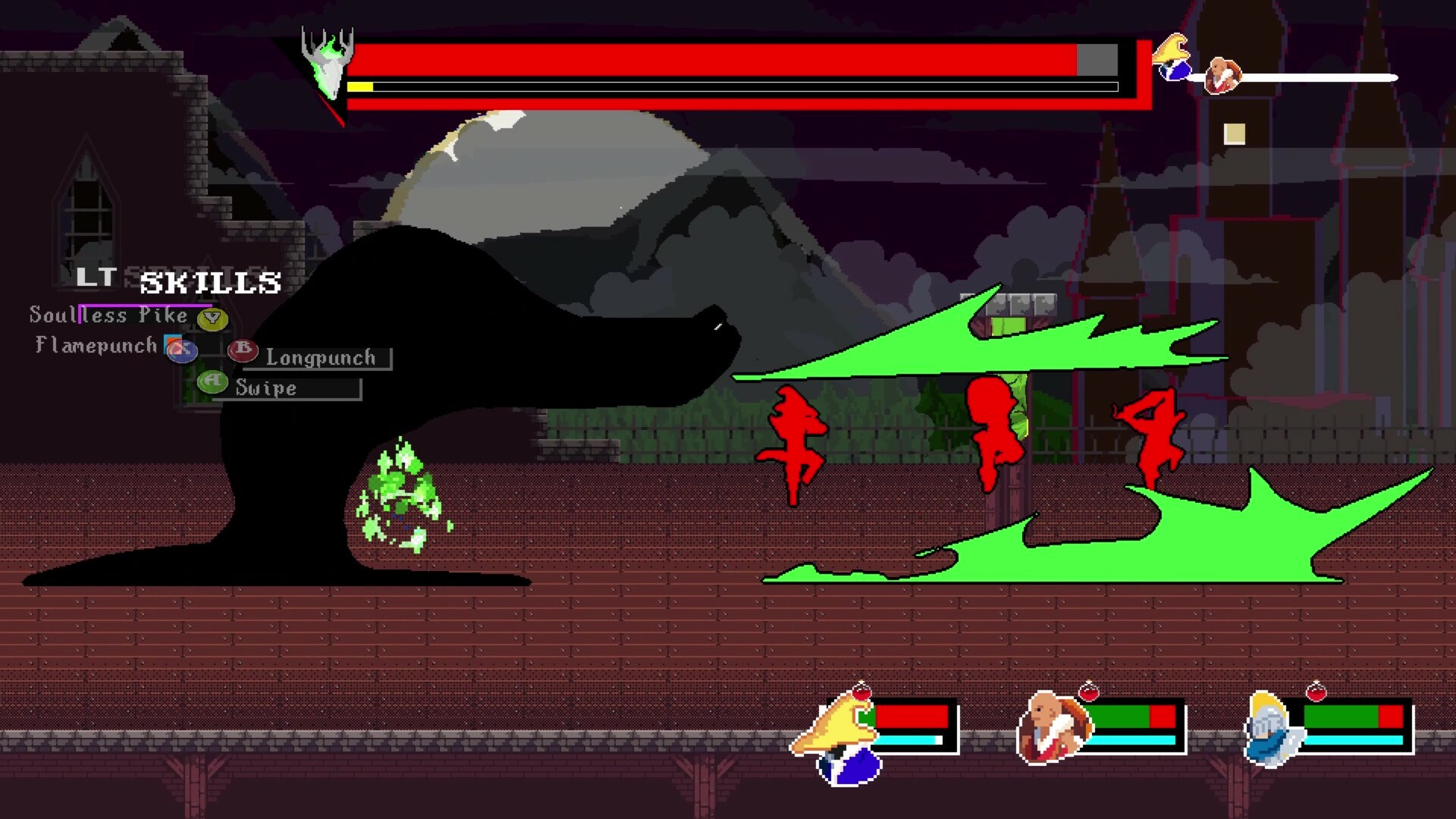Click the yellow stagger bar under the boss health bar
Viewport: 1456px width, 819px height.
click(x=360, y=86)
